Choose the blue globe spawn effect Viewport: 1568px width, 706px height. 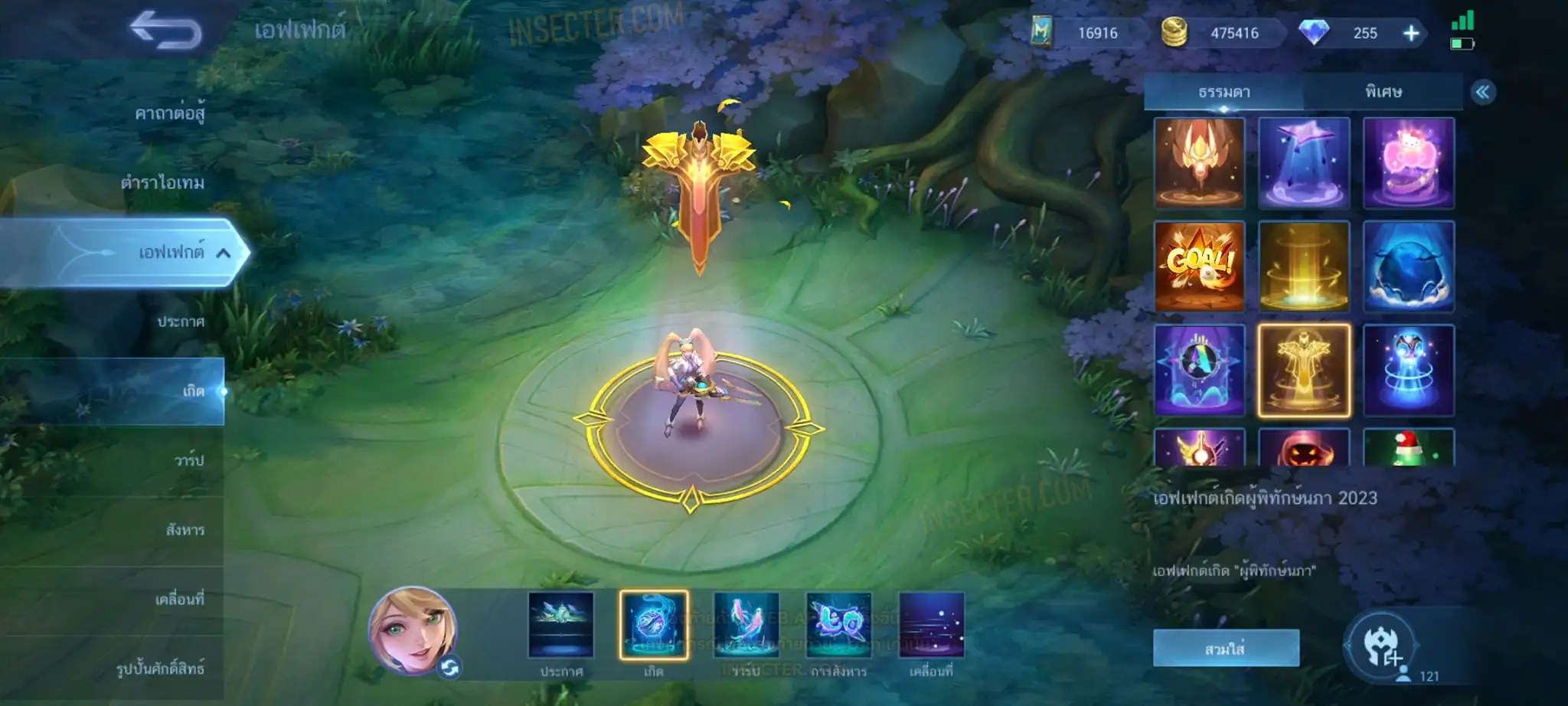(x=1408, y=266)
